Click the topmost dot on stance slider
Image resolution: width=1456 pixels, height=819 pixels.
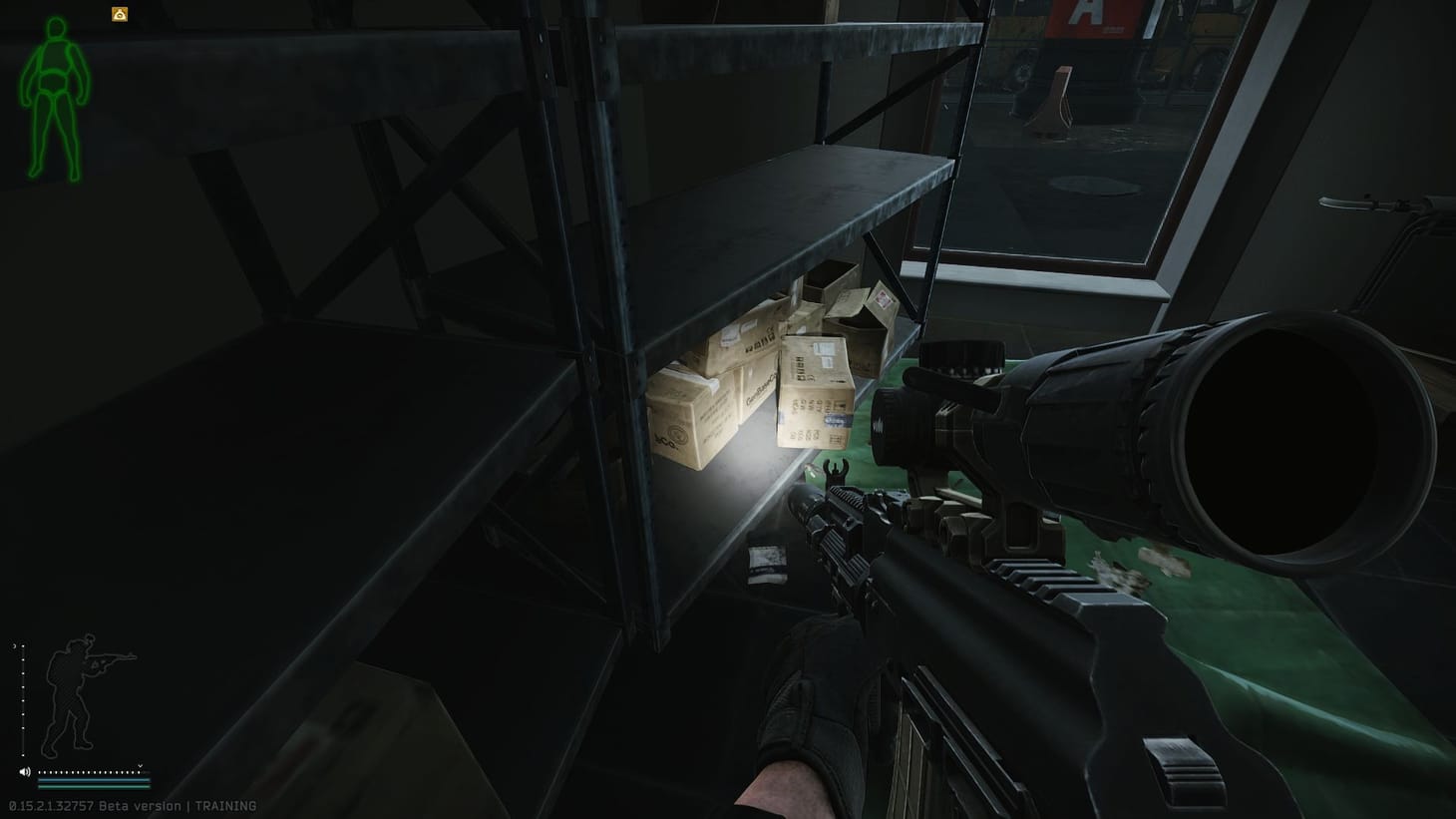[23, 646]
